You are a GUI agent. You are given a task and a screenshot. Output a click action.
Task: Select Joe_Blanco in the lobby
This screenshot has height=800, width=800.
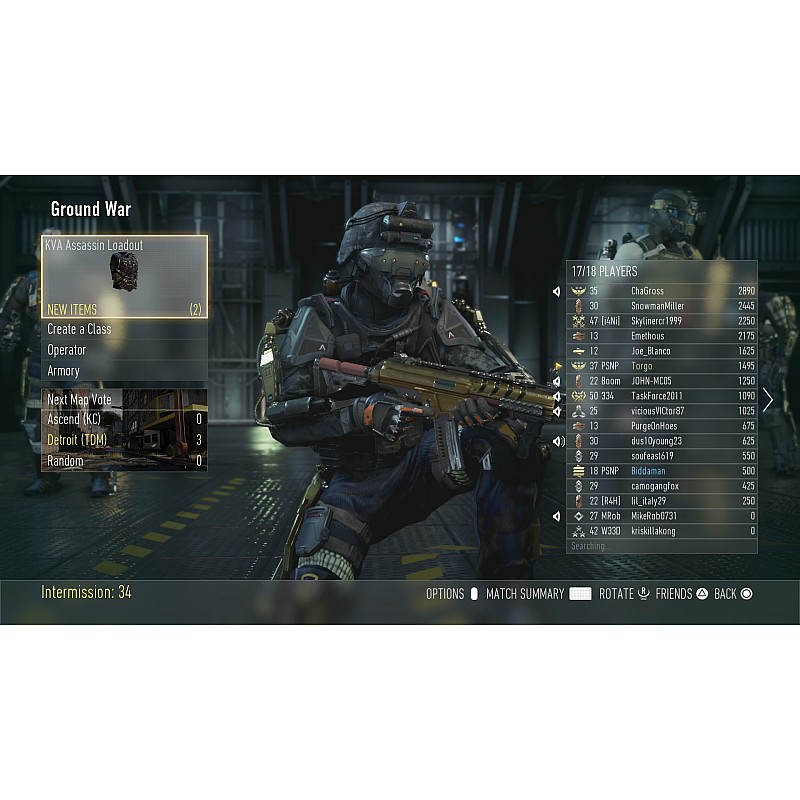(x=662, y=351)
